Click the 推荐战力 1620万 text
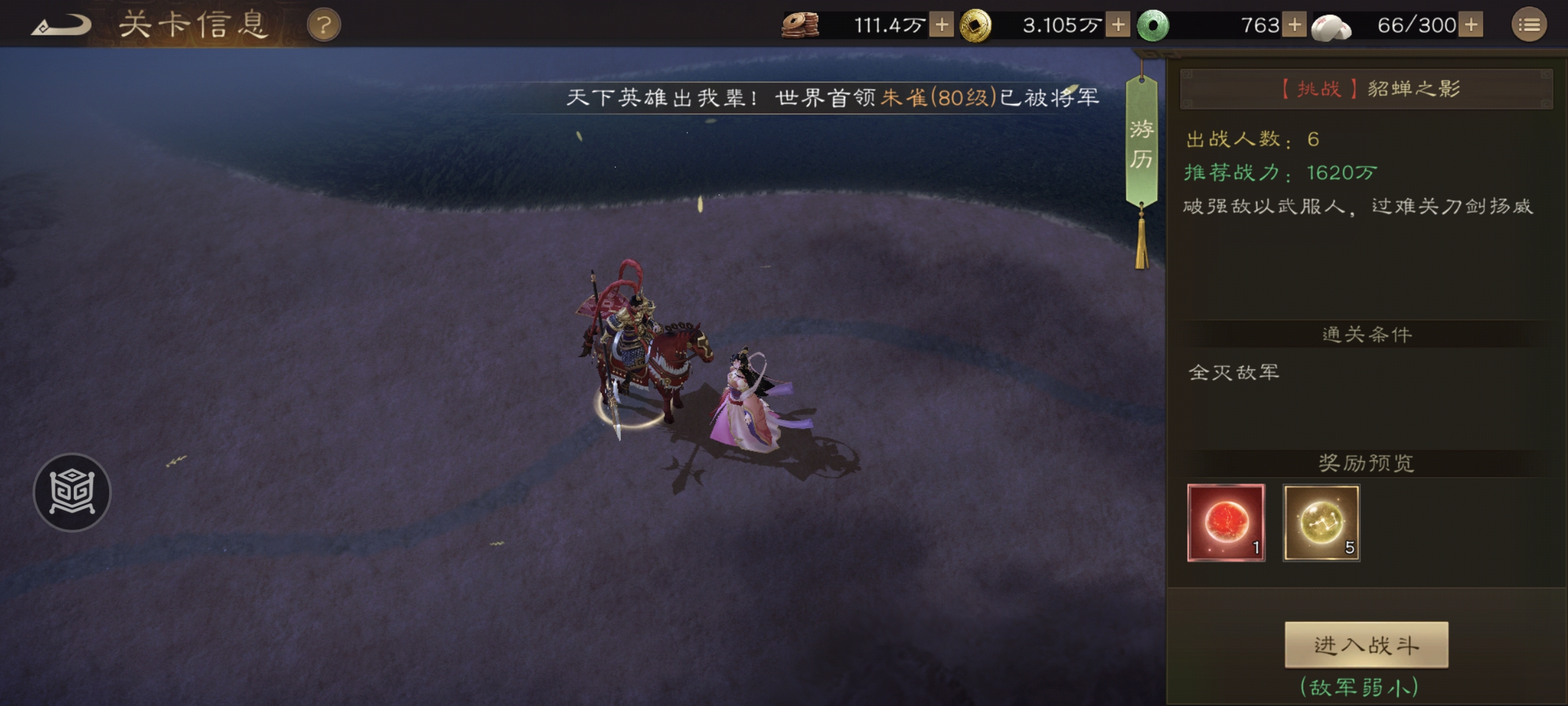 (x=1282, y=173)
